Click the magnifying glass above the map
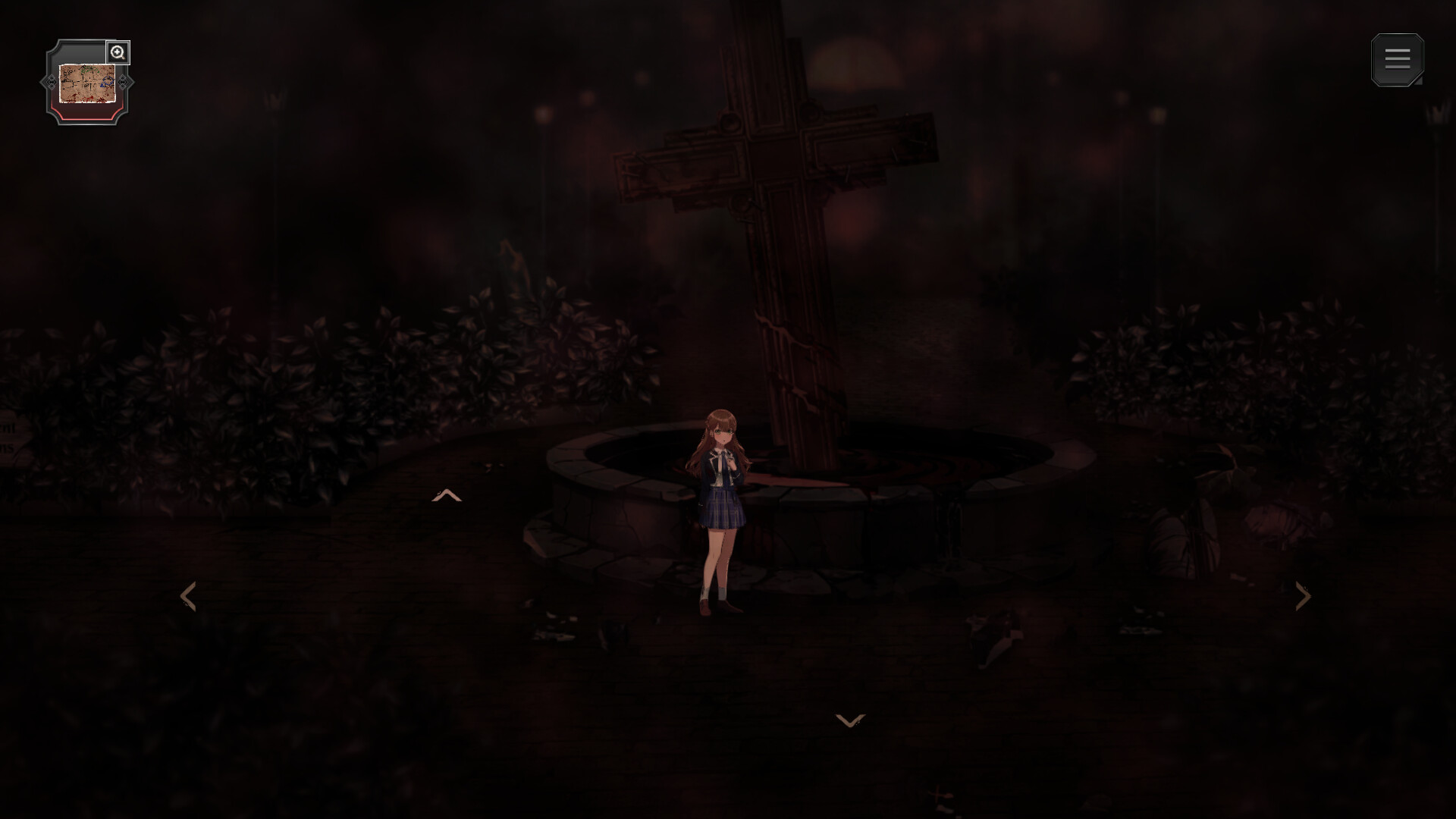The width and height of the screenshot is (1456, 819). point(118,52)
